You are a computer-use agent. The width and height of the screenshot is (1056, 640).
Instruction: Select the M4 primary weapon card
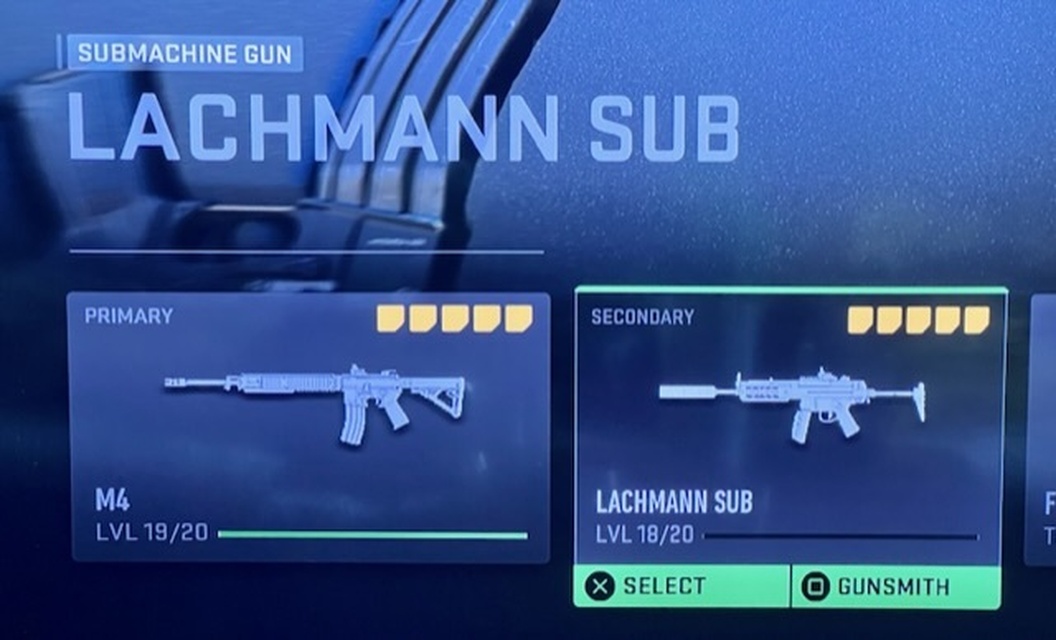point(310,426)
